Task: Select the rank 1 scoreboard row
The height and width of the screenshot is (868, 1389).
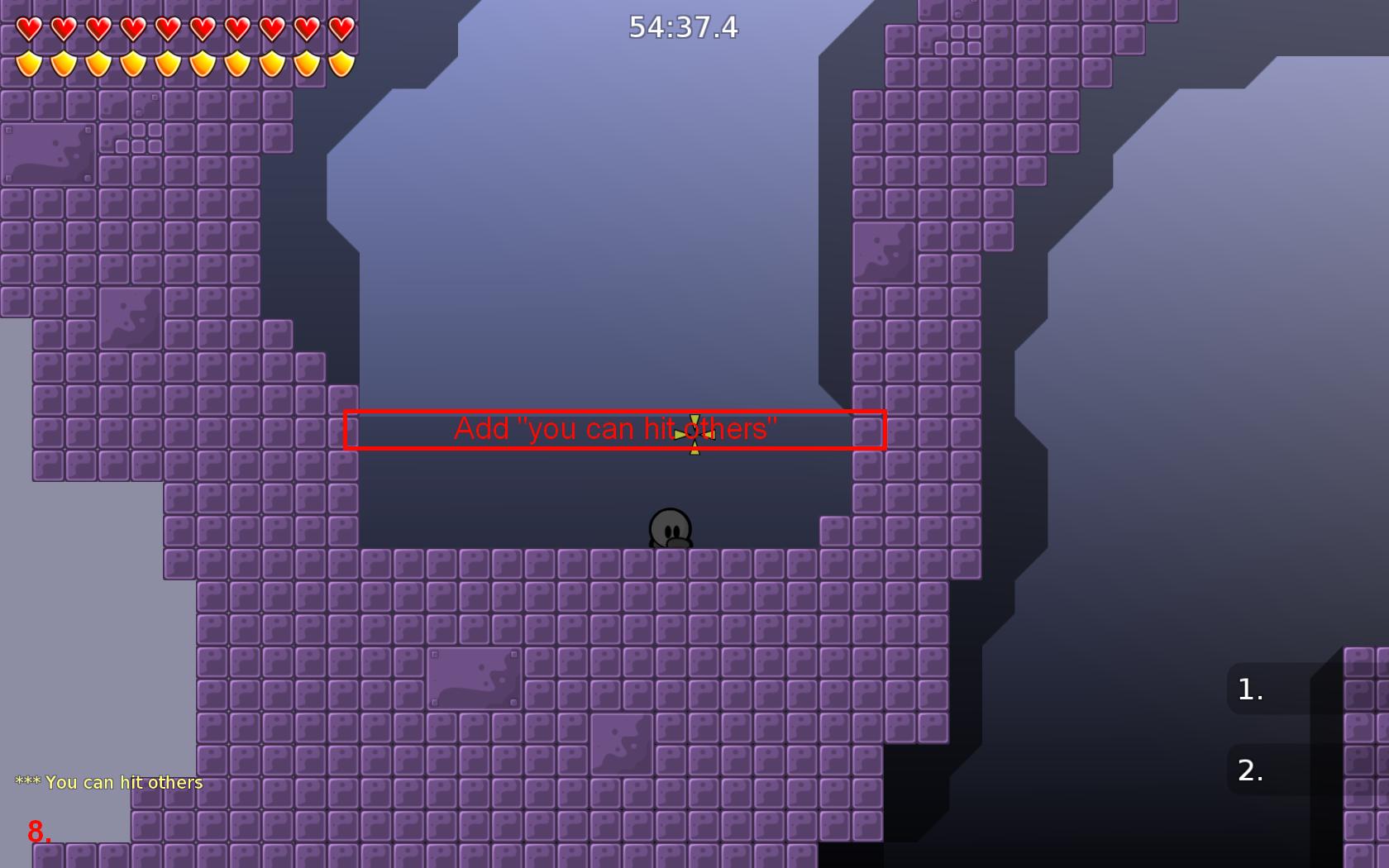Action: (x=1305, y=689)
